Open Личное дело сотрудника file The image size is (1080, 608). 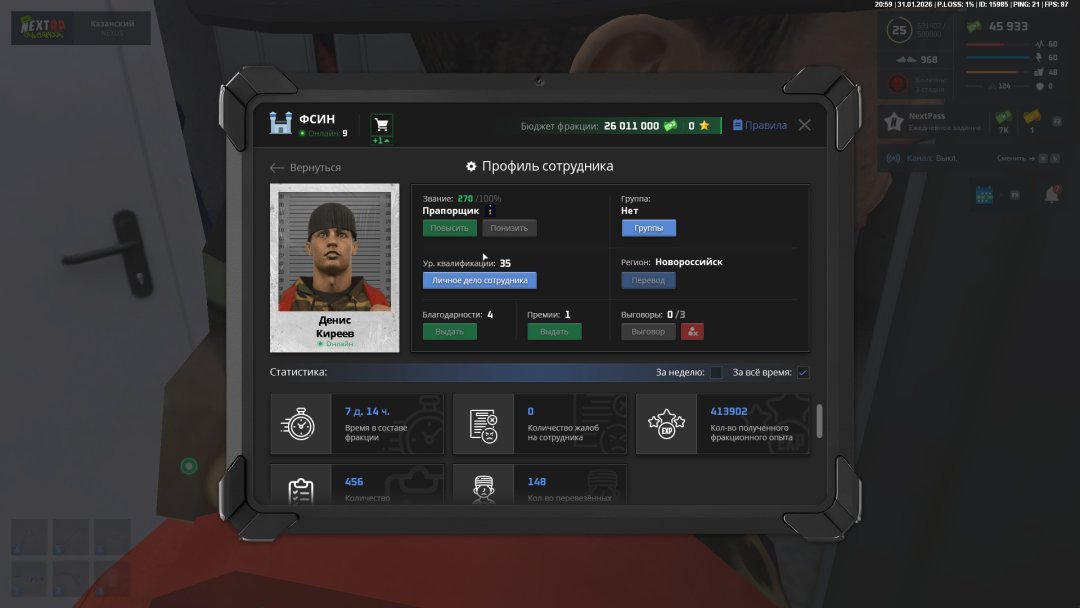pyautogui.click(x=479, y=280)
